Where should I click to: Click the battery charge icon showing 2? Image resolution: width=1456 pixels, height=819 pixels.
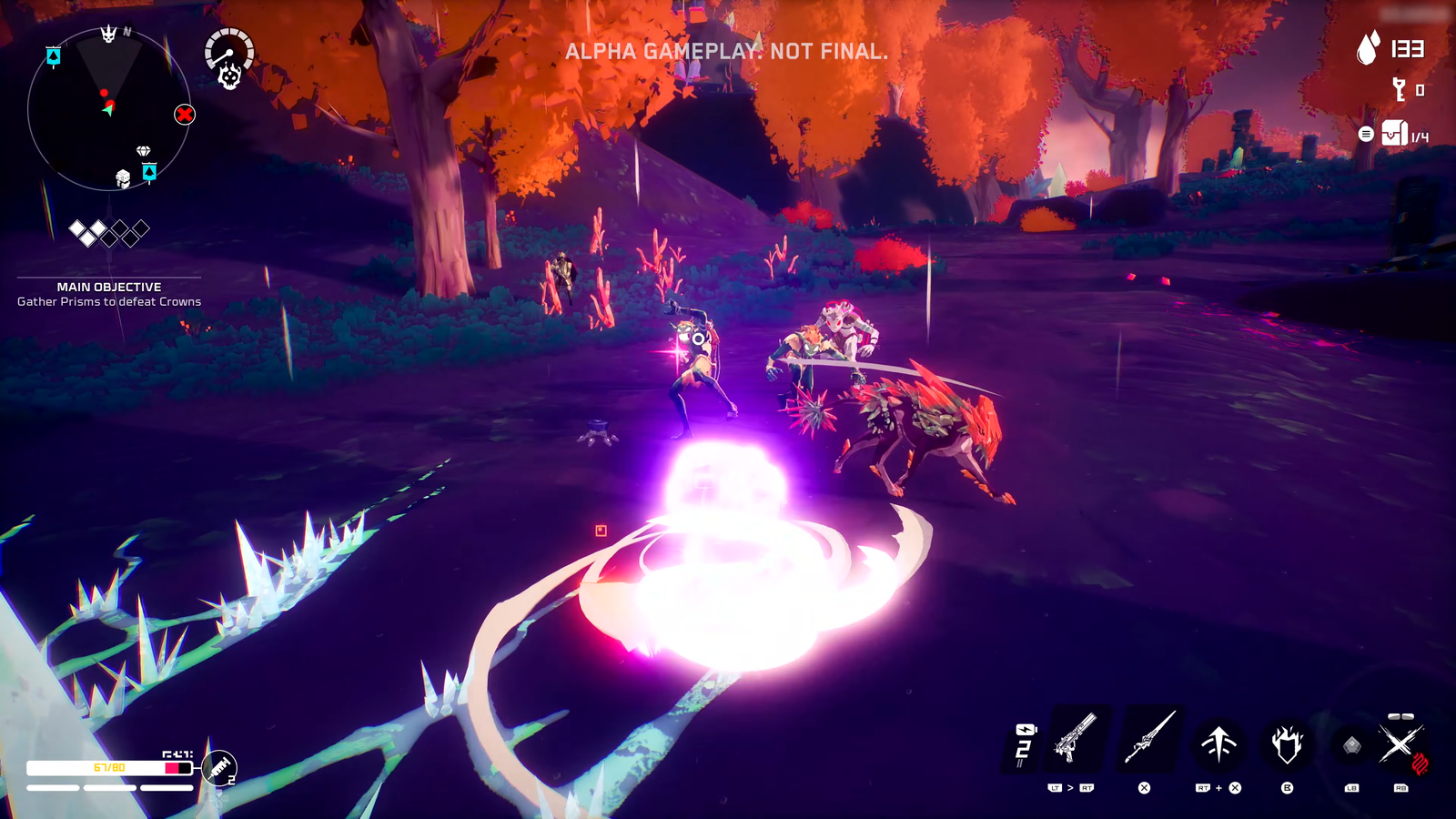click(x=1025, y=739)
